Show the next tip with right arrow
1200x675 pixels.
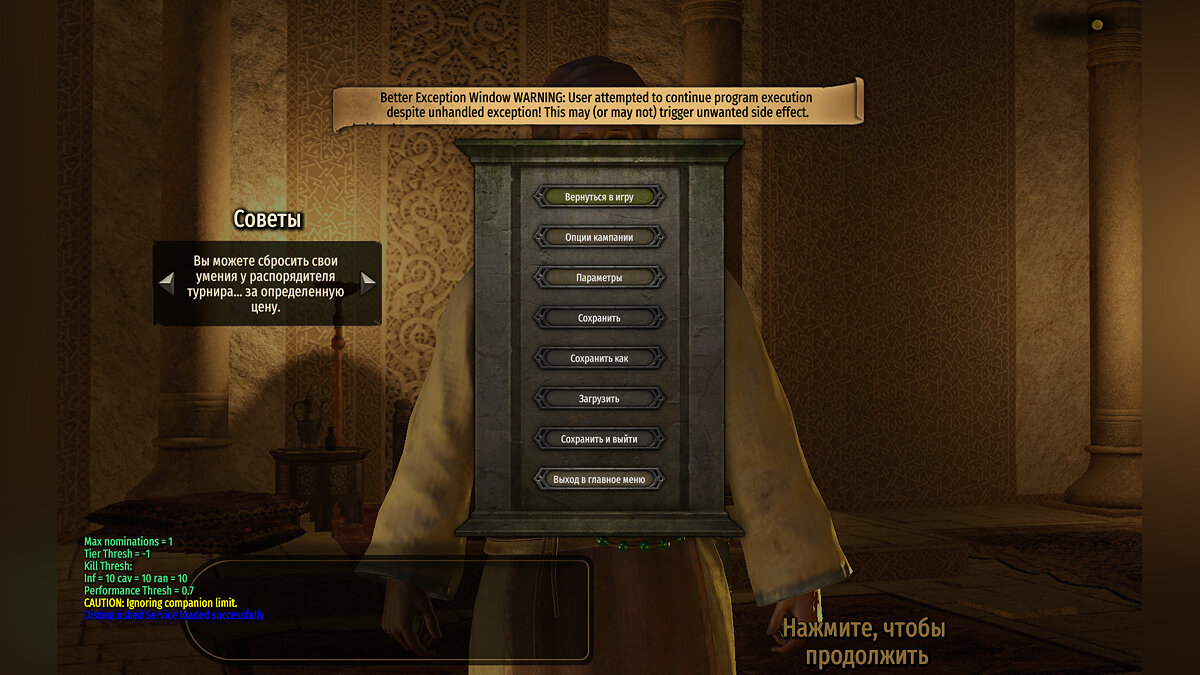(368, 283)
